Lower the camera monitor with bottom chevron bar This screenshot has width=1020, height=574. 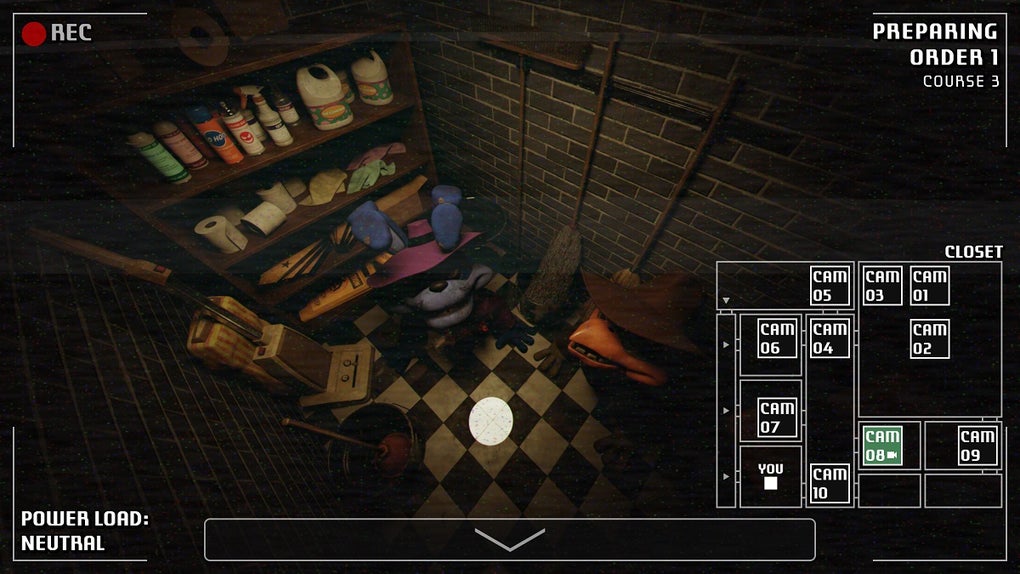tap(509, 540)
